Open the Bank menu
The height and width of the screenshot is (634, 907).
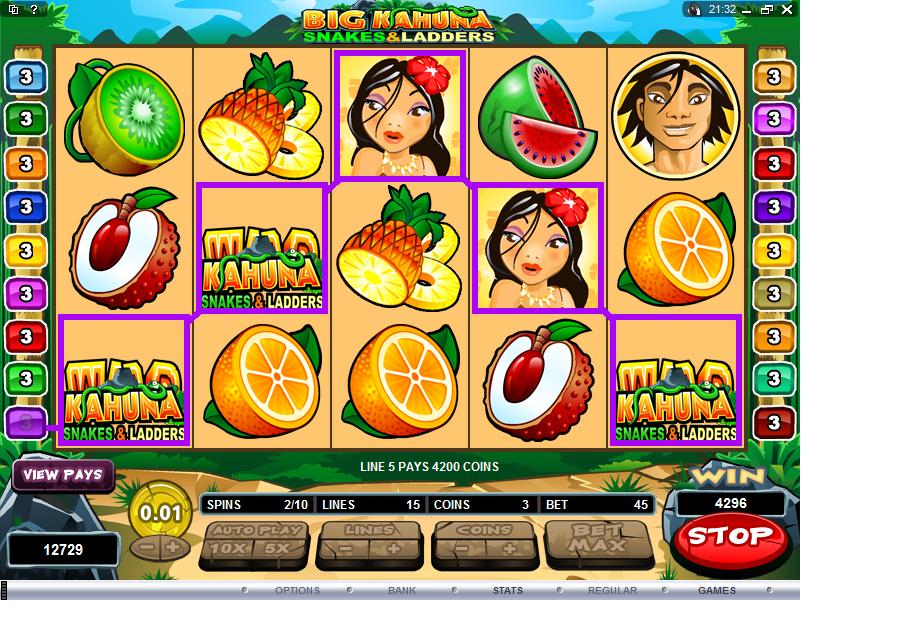click(x=402, y=591)
